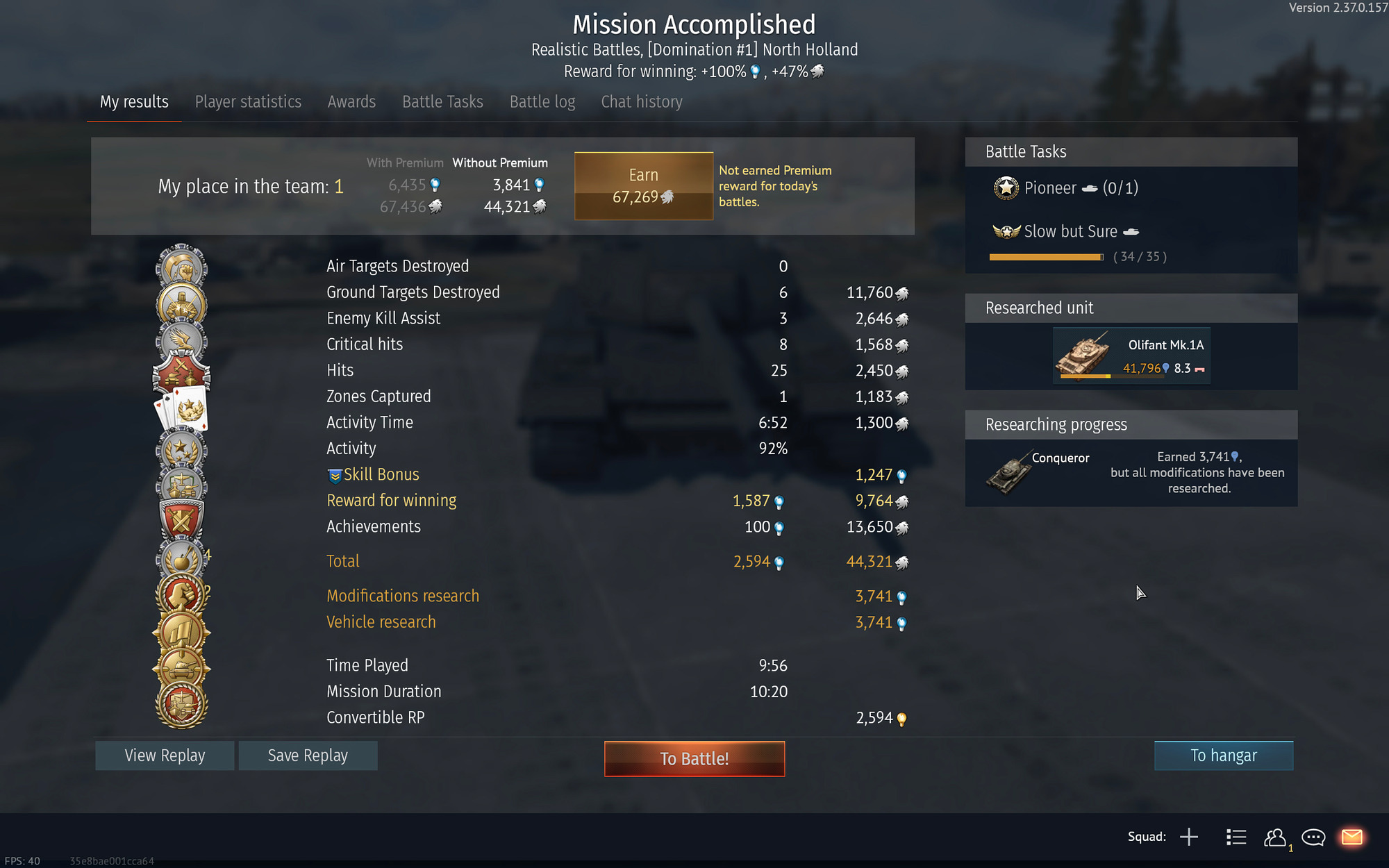Screen dimensions: 1389x868
Task: Click the silver eagle award medal
Action: [181, 338]
